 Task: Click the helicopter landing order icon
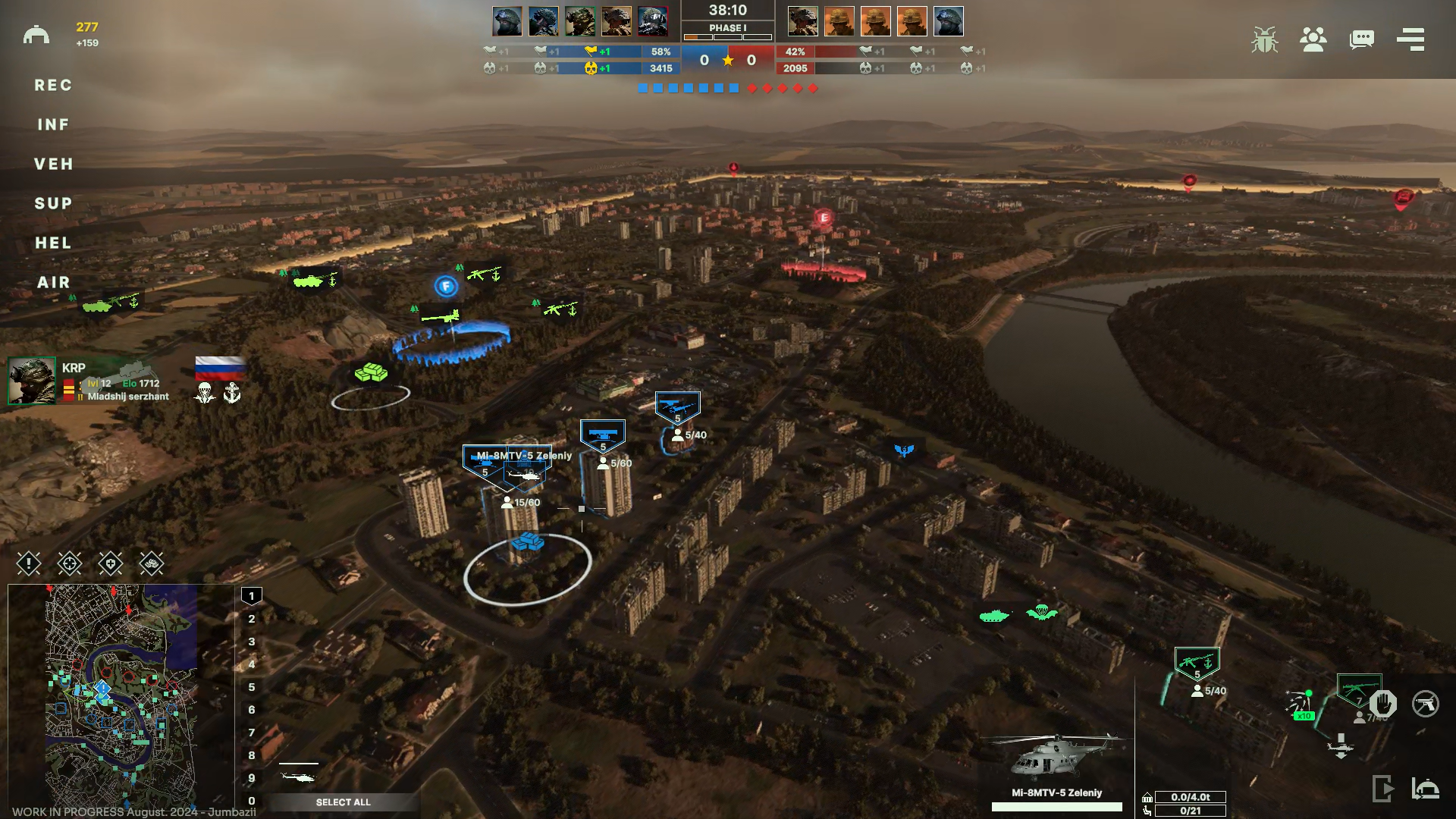1341,746
